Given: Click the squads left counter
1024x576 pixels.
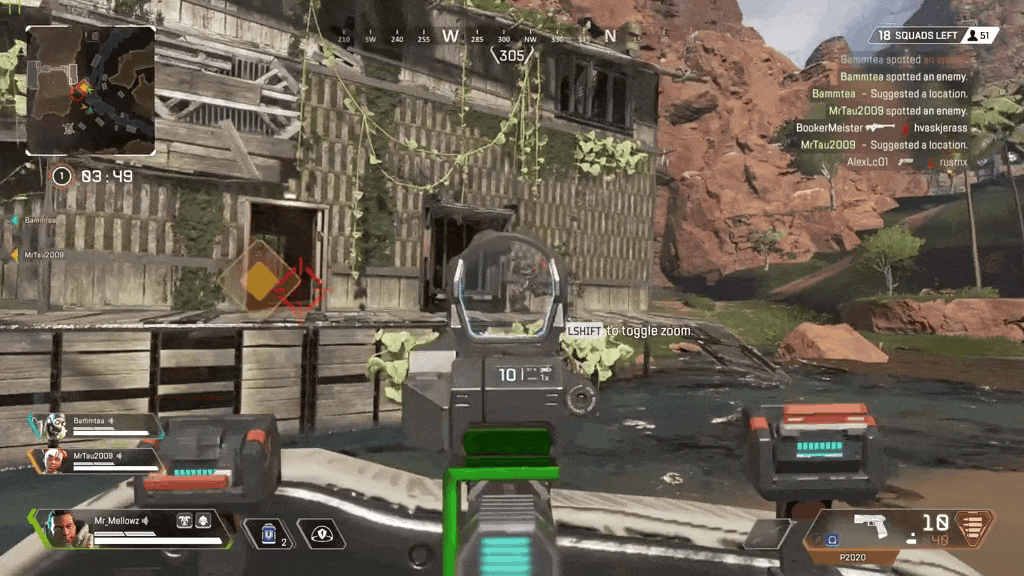Looking at the screenshot, I should (x=917, y=36).
